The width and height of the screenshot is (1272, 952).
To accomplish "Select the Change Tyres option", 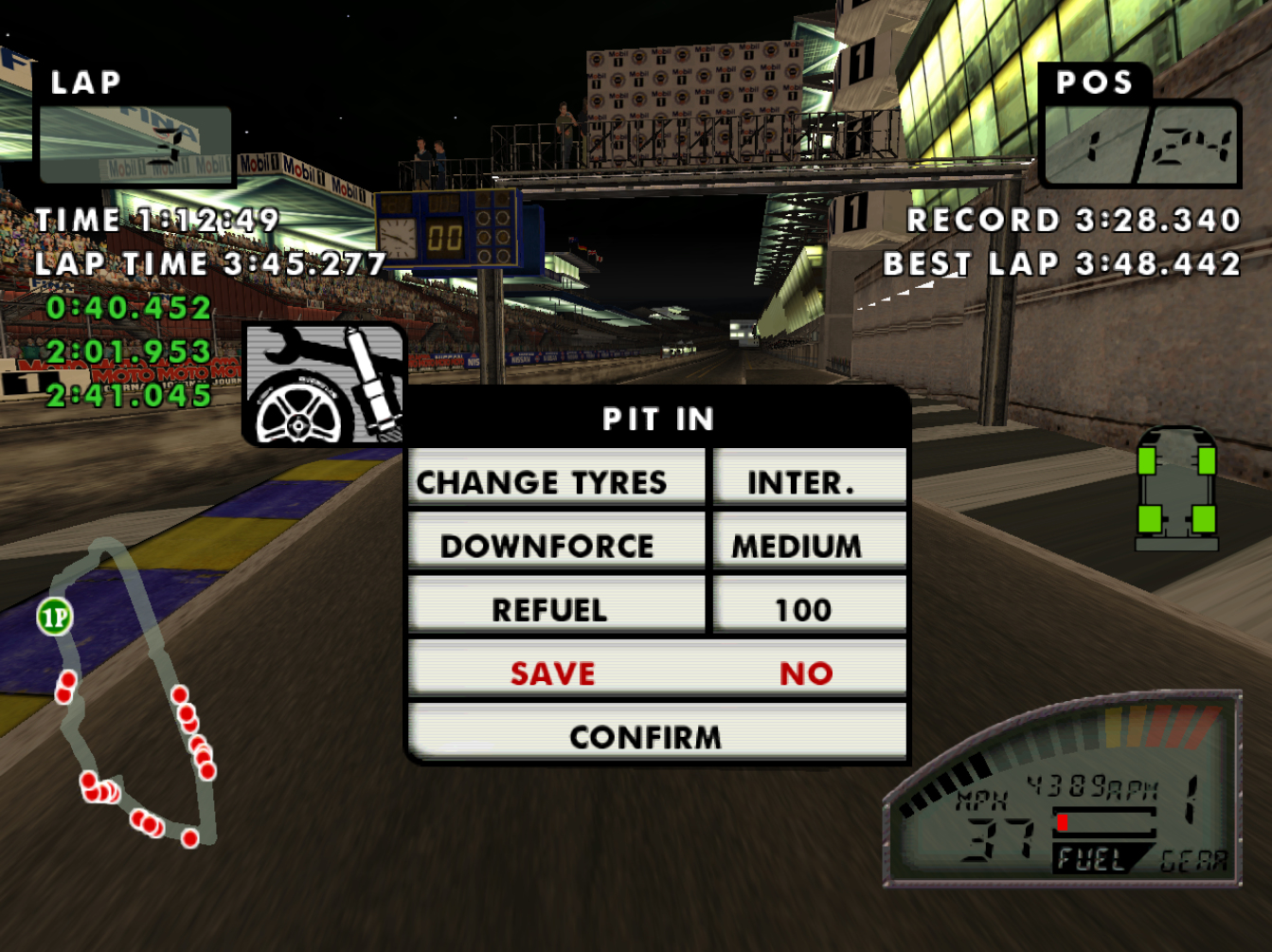I will tap(556, 481).
